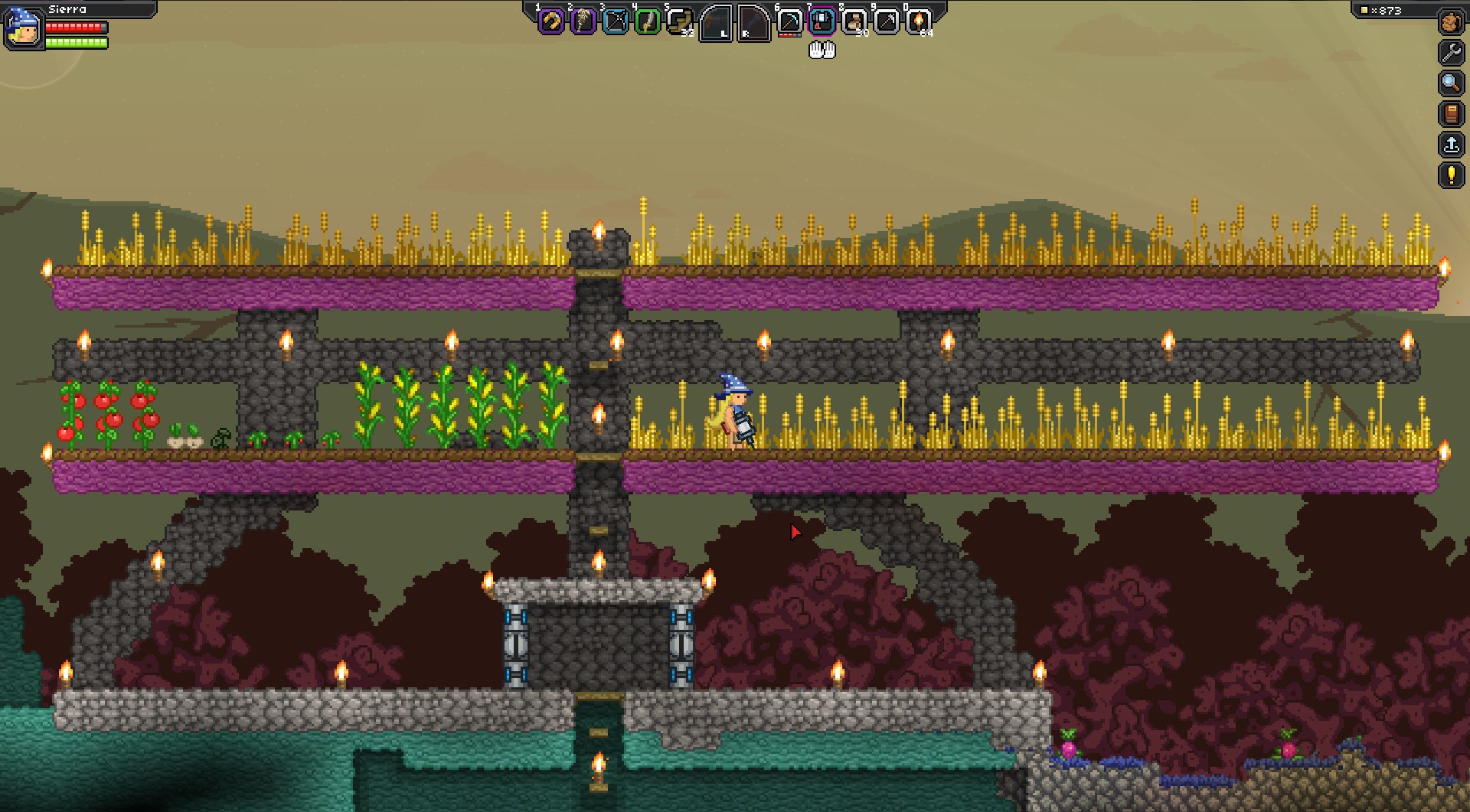Image resolution: width=1470 pixels, height=812 pixels.
Task: Select the highlighted tool in slot 7
Action: (x=822, y=21)
